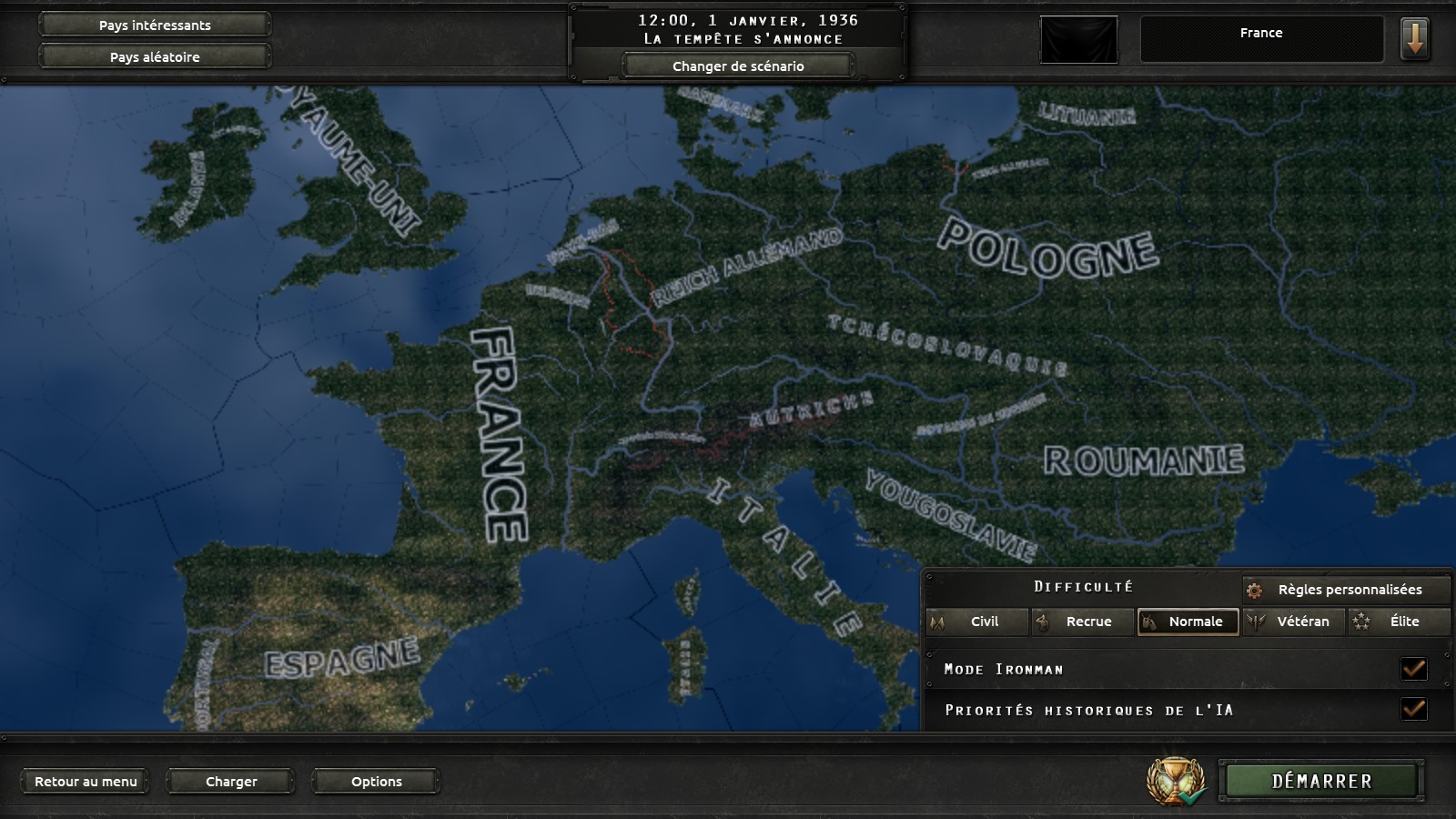Click the dog-tag icon beside Normale

coord(1150,622)
